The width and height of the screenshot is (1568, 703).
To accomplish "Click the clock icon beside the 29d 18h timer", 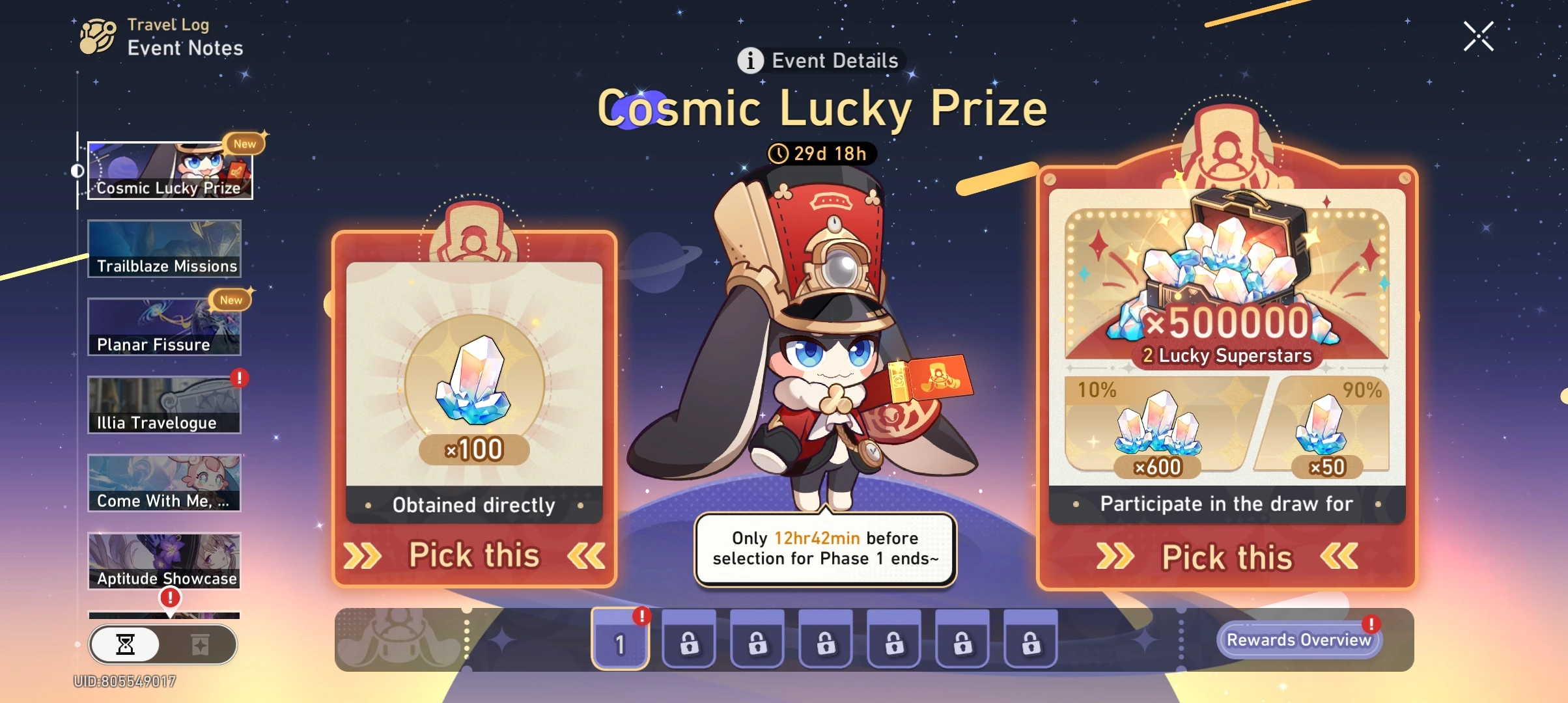I will pyautogui.click(x=780, y=154).
